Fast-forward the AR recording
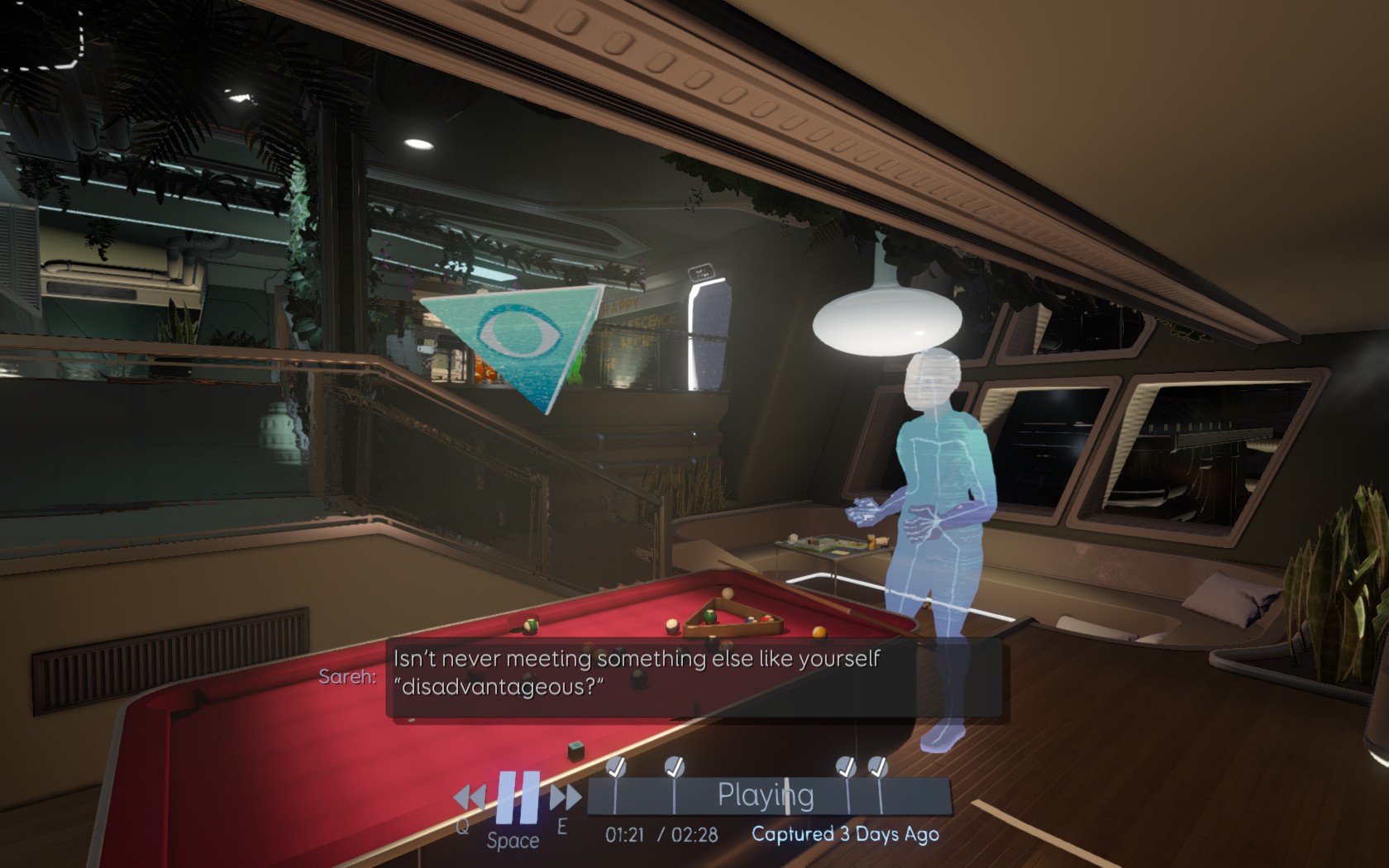This screenshot has width=1389, height=868. click(566, 798)
